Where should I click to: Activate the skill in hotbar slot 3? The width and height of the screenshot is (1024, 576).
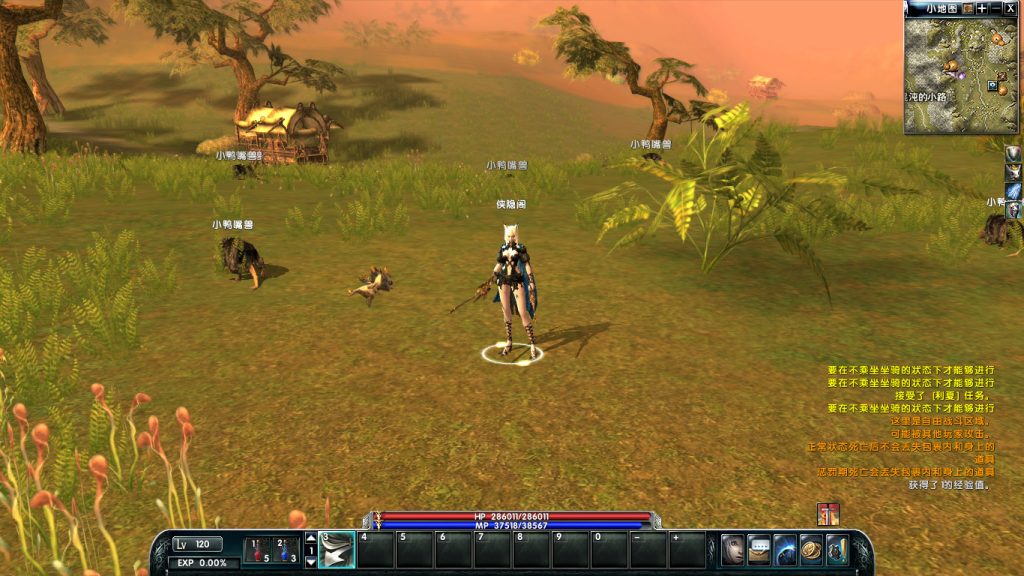(x=337, y=550)
